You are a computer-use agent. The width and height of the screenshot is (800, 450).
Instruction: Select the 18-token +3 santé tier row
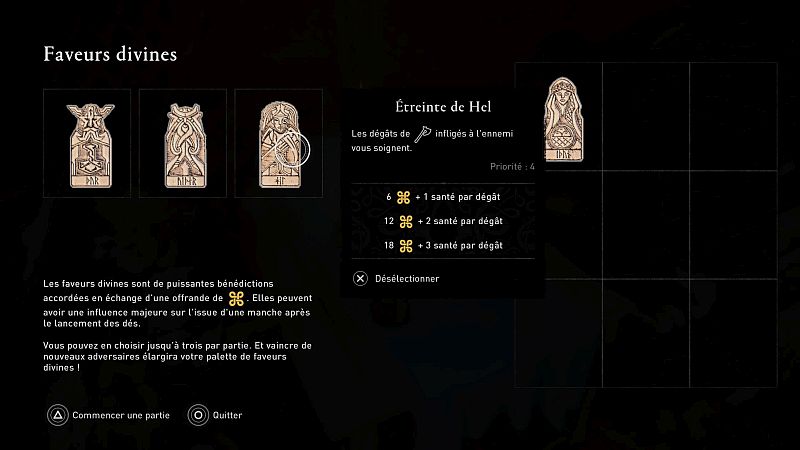pyautogui.click(x=444, y=245)
